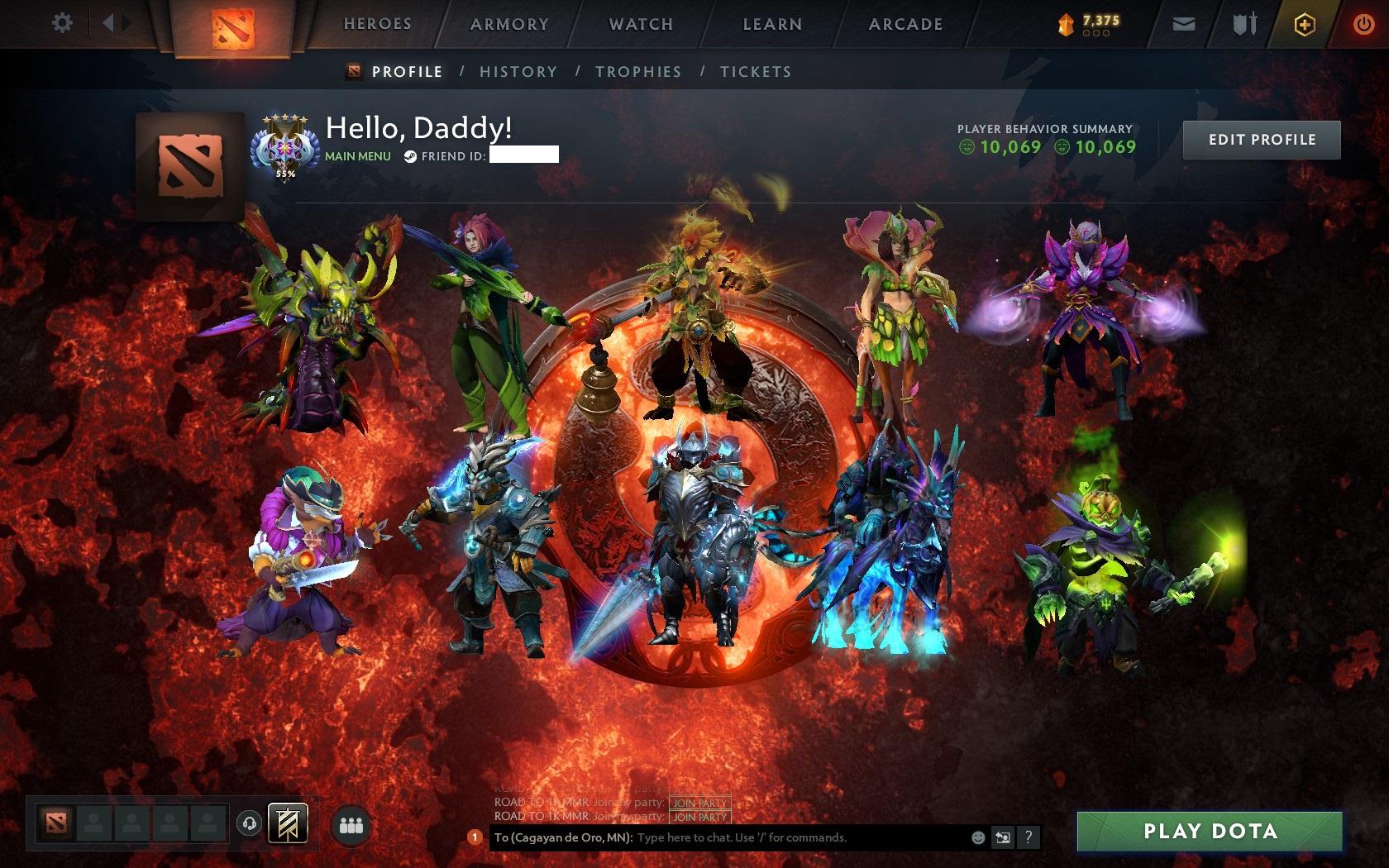
Task: Open the friends list icon bottom right
Action: 350,823
